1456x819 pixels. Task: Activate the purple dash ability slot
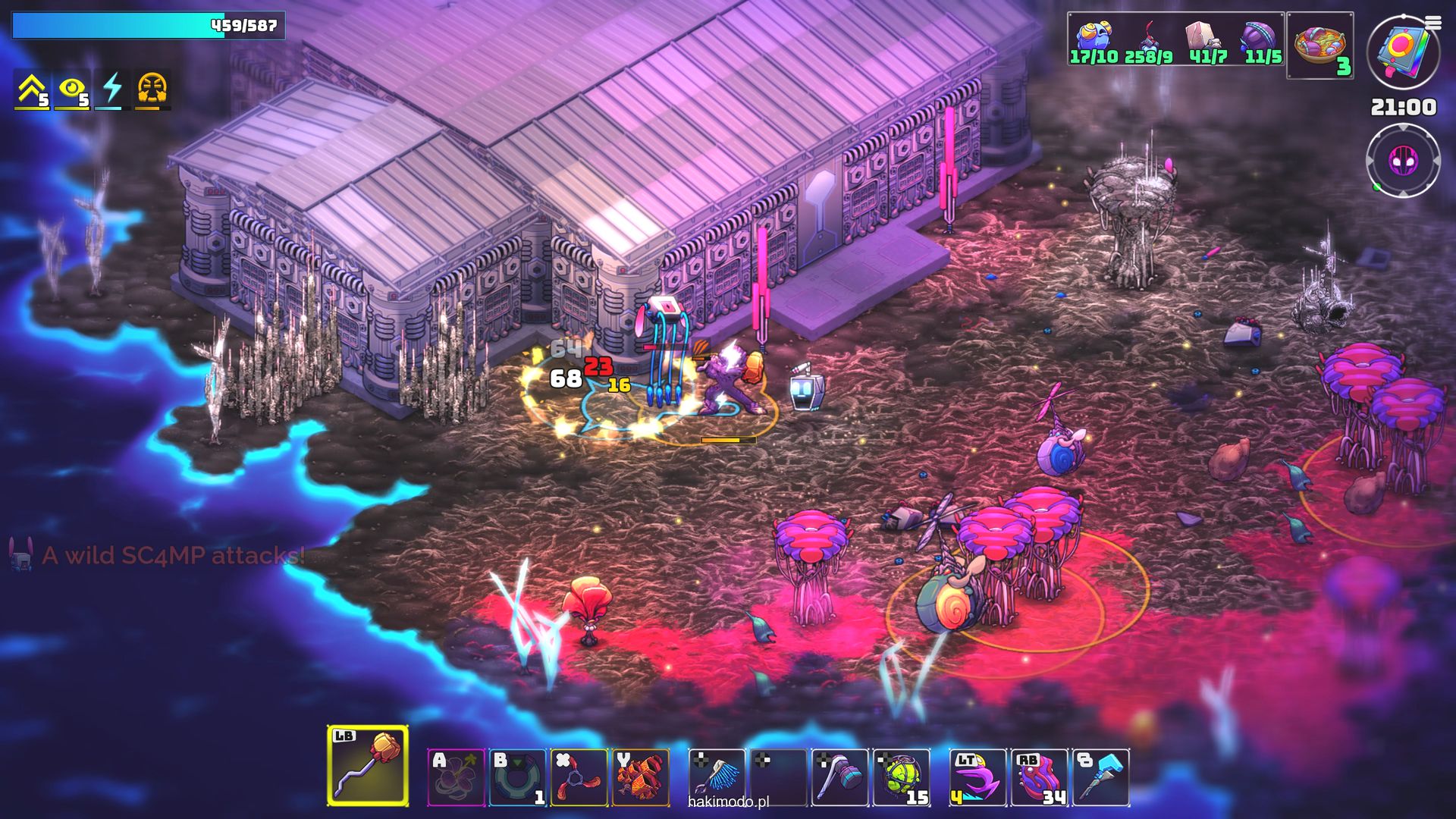tap(977, 777)
